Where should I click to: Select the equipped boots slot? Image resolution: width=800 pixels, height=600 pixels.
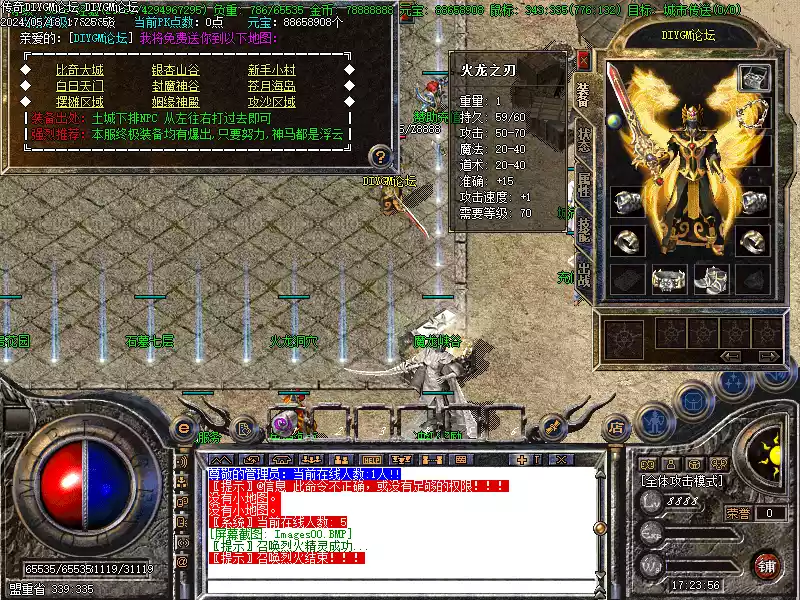click(x=711, y=281)
